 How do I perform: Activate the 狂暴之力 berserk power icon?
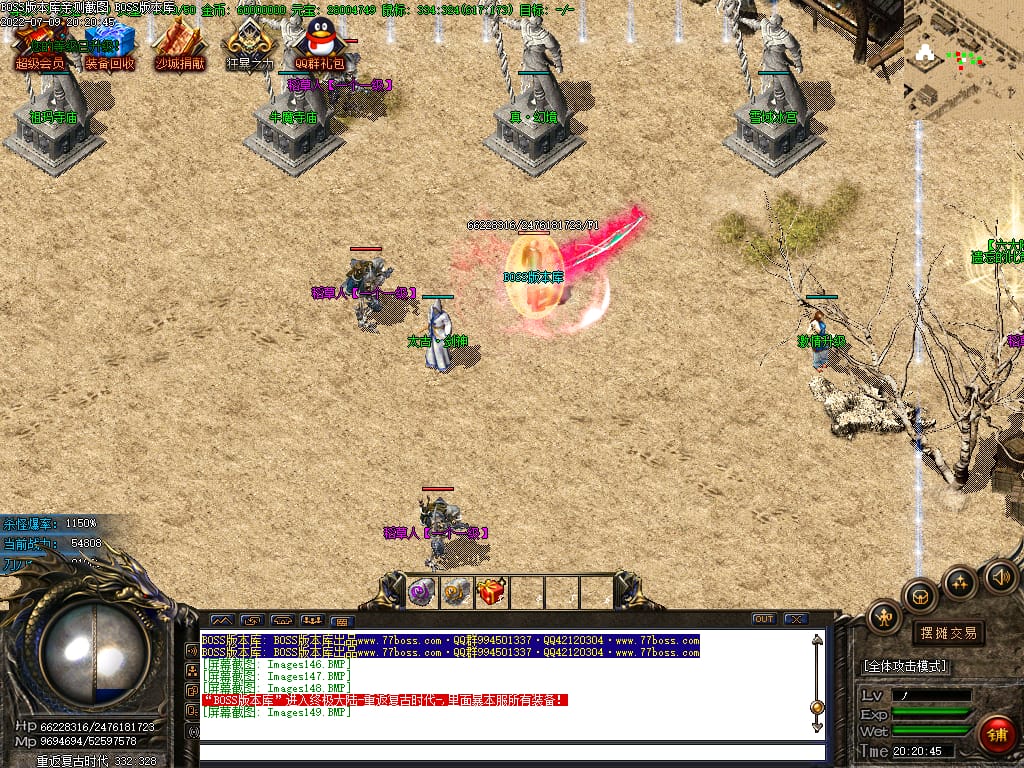(x=248, y=45)
